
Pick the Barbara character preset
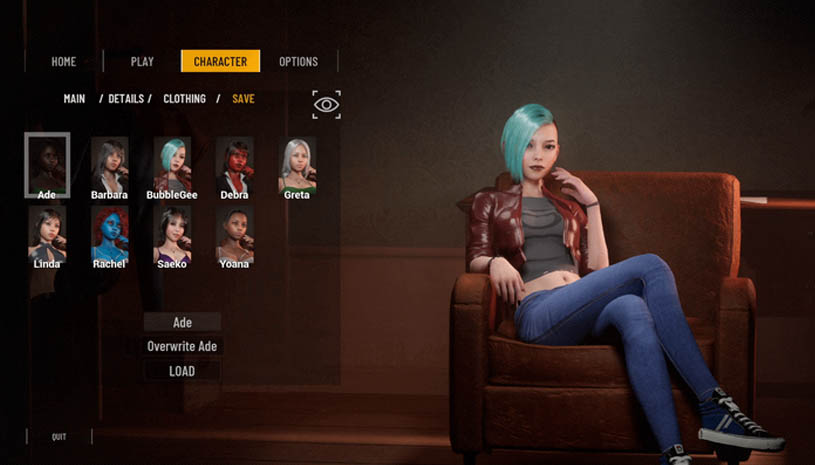(109, 164)
